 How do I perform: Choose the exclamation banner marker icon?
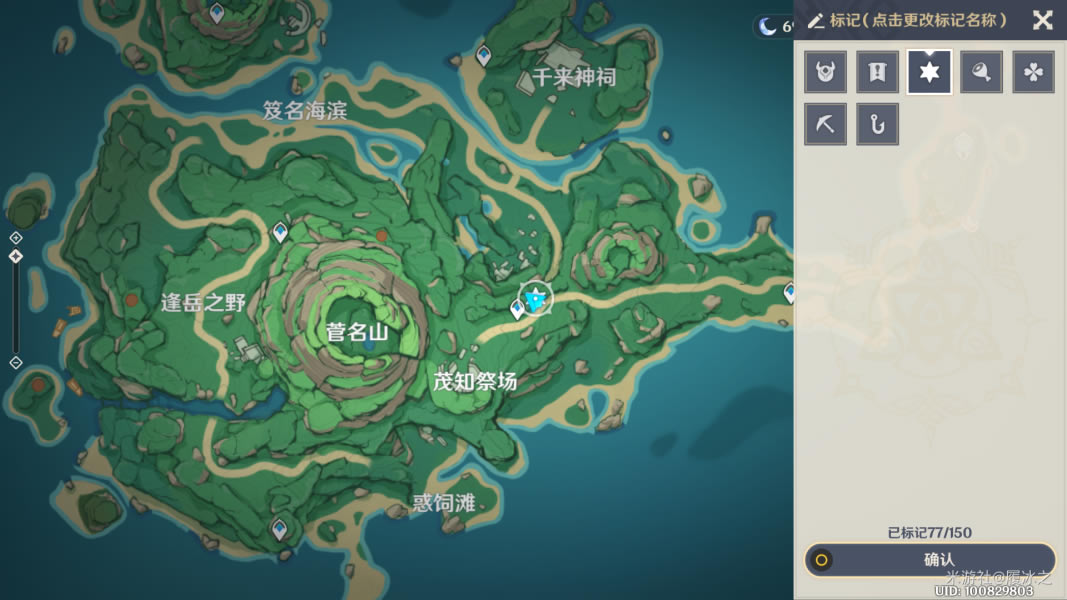(x=878, y=72)
